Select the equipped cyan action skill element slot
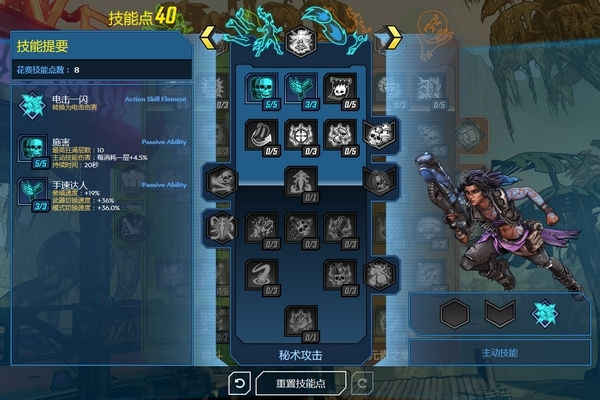The height and width of the screenshot is (400, 600). click(546, 314)
